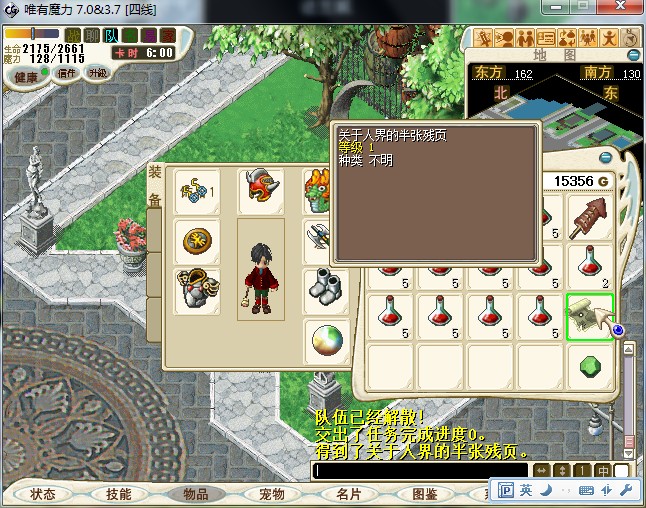Viewport: 646px width, 508px height.
Task: Select the red potion stack of 2
Action: (x=590, y=266)
